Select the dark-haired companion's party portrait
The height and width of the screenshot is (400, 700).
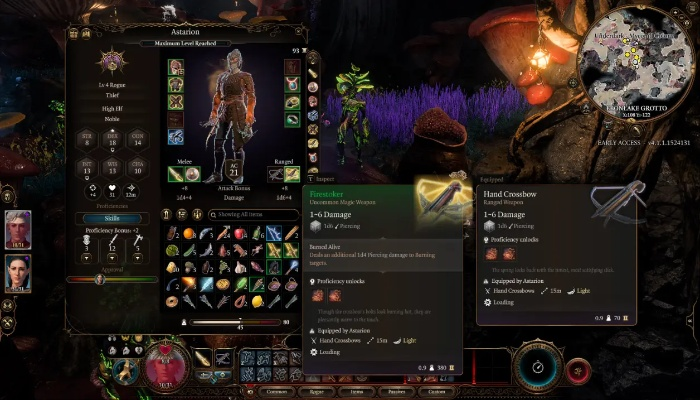click(x=19, y=273)
